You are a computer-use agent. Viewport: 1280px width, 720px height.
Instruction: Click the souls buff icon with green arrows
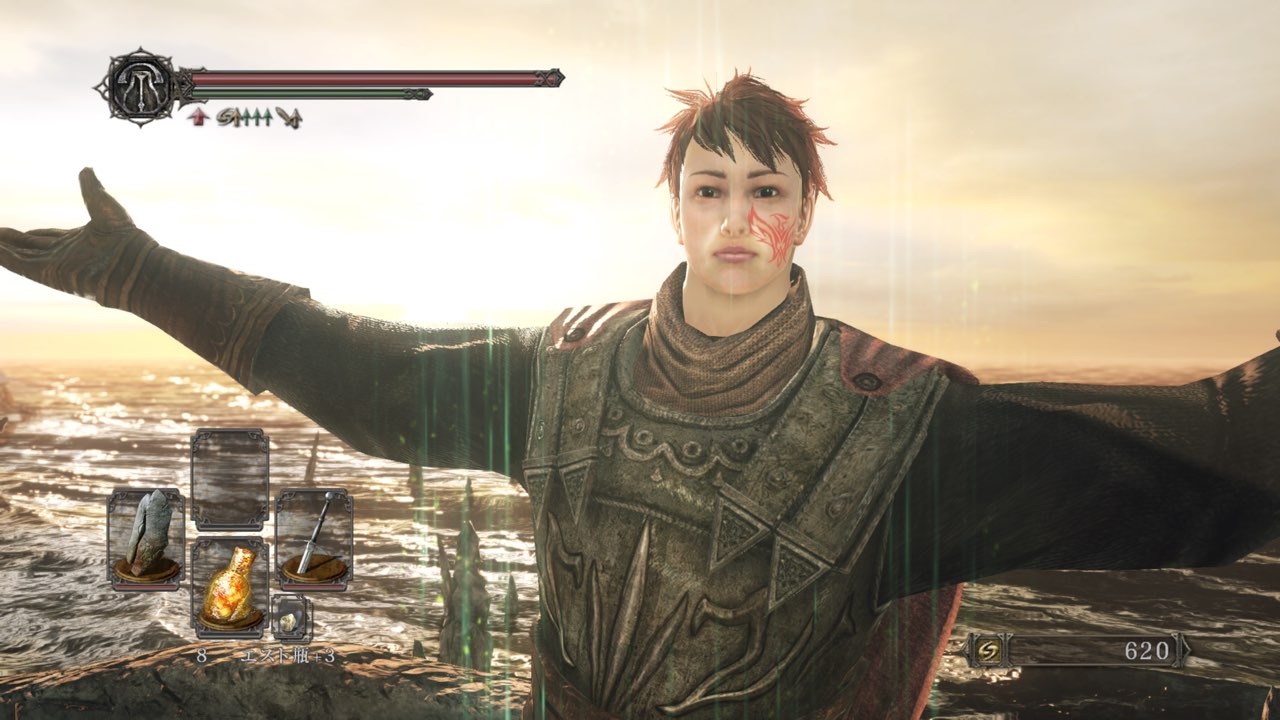(244, 117)
